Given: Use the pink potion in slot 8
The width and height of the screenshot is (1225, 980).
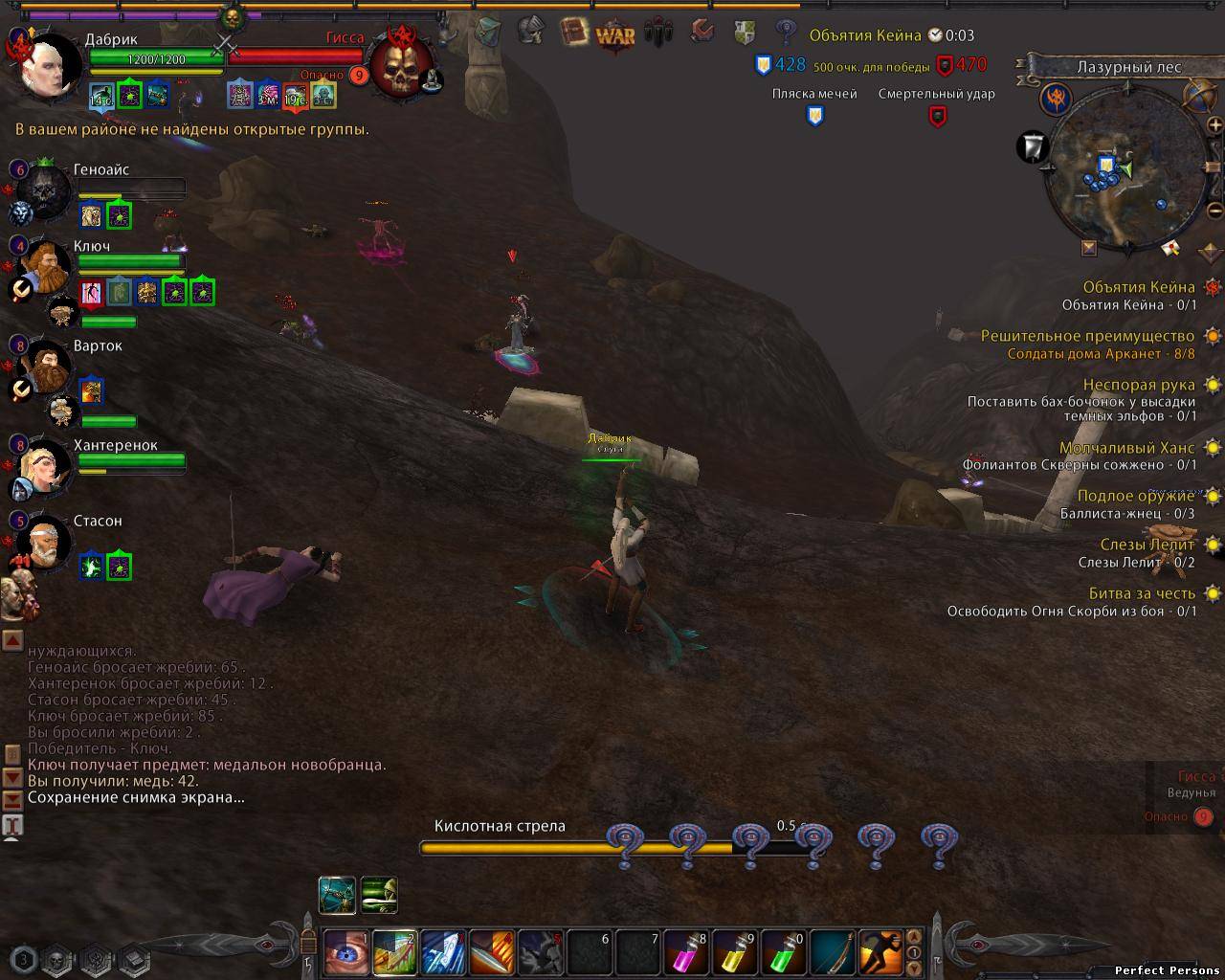Looking at the screenshot, I should pyautogui.click(x=685, y=952).
